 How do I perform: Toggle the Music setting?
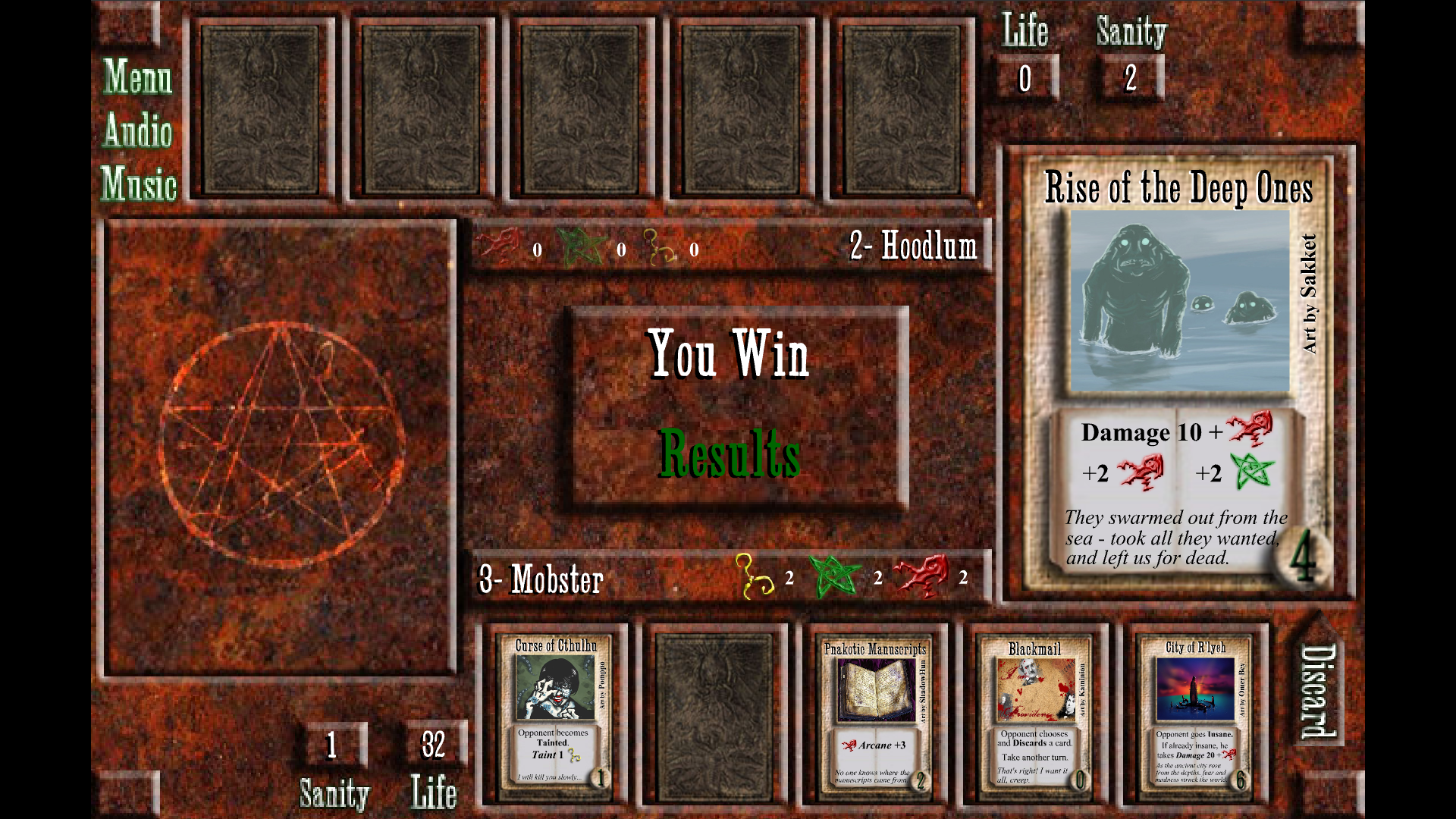pos(138,184)
